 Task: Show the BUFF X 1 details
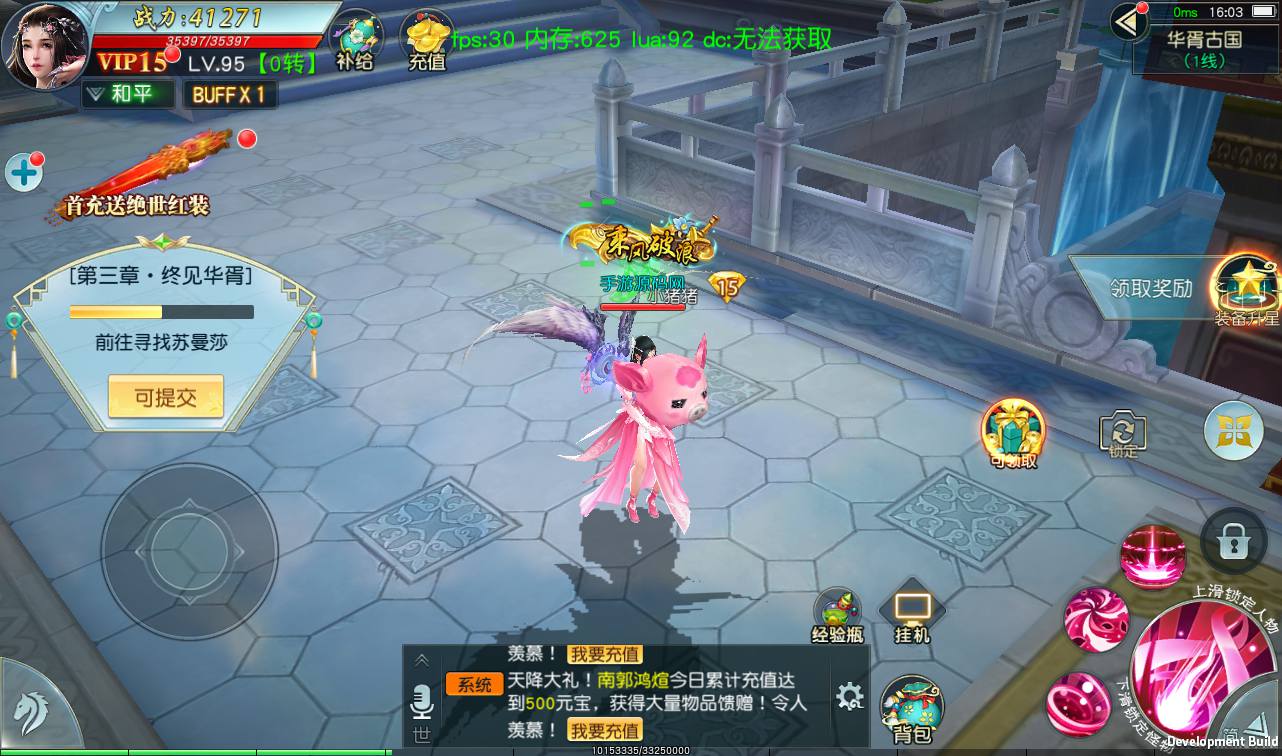pos(229,95)
